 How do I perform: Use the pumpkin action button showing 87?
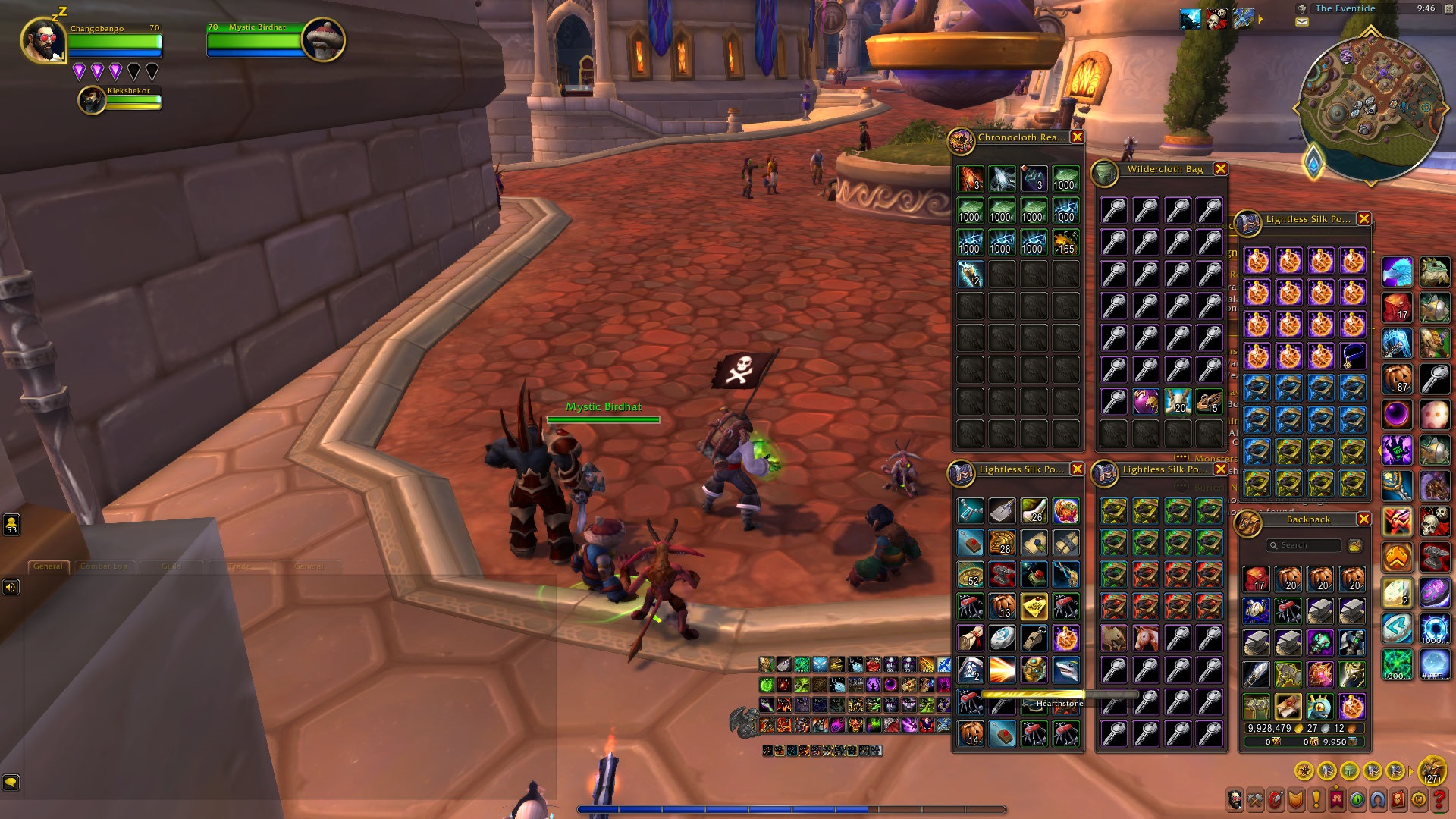[1397, 378]
